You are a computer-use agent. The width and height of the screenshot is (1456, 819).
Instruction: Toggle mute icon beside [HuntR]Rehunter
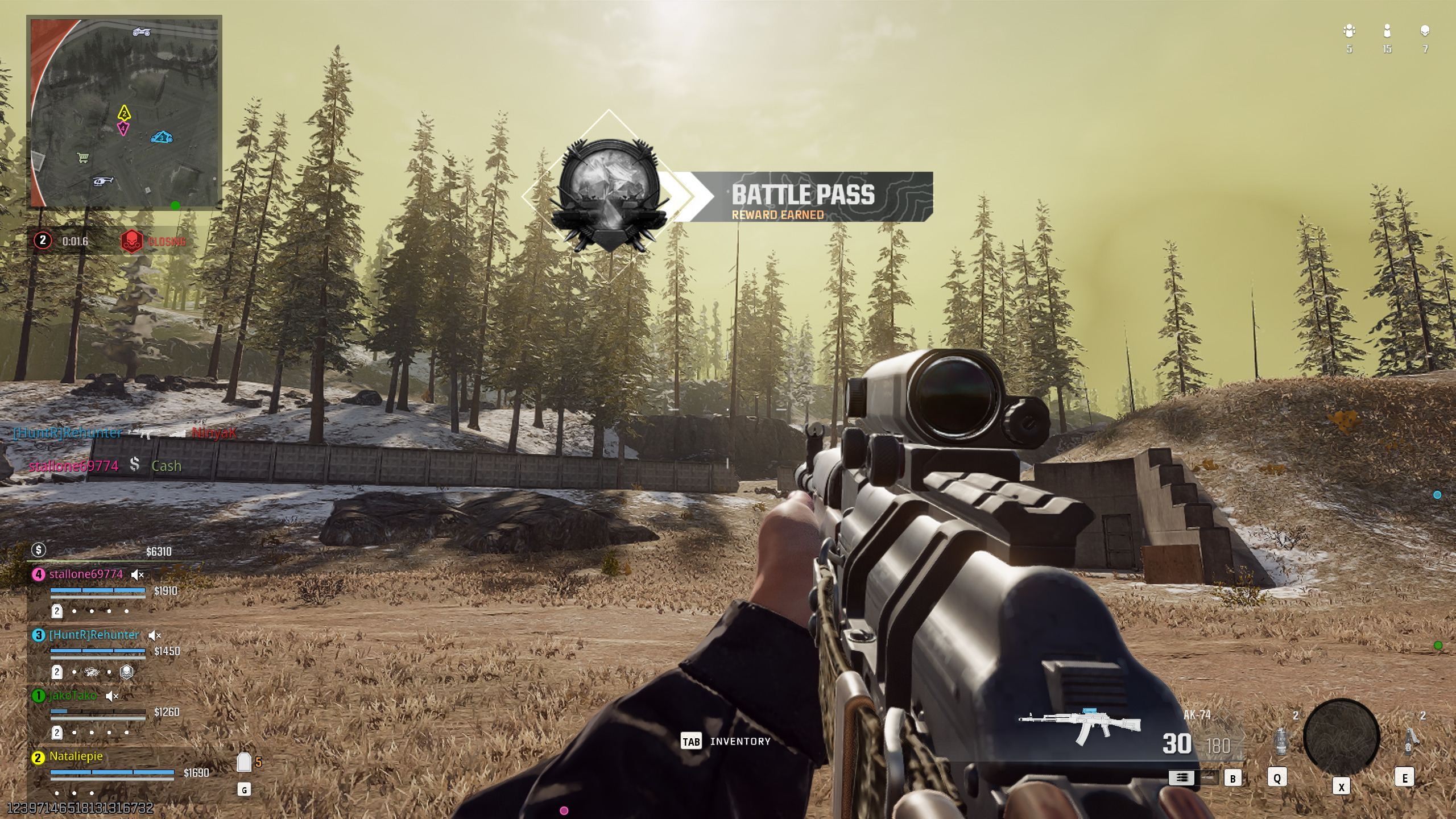154,635
